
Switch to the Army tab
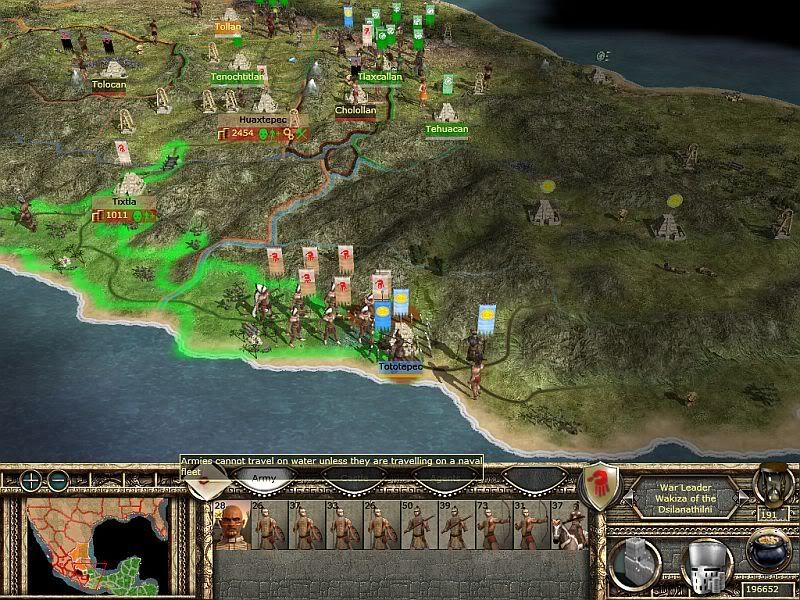click(x=264, y=480)
